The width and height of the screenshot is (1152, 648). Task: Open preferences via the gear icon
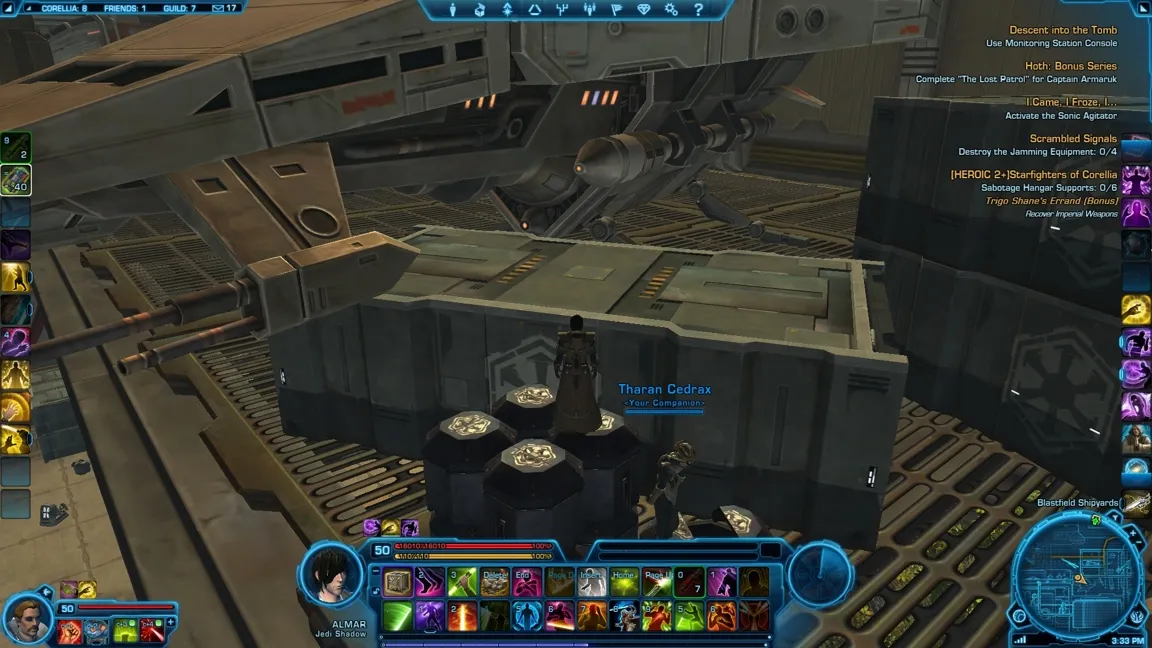671,10
